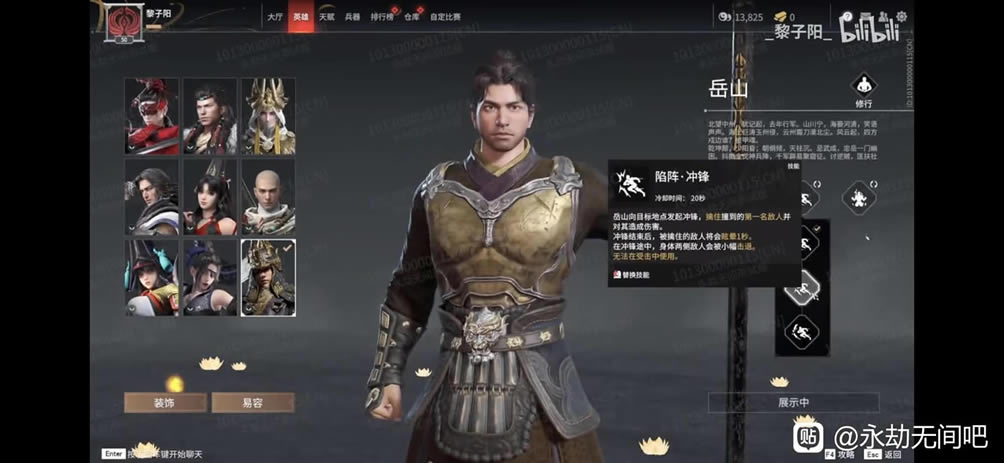Choose the golden-crowned white-haired hero portrait
The image size is (1004, 463).
(268, 117)
